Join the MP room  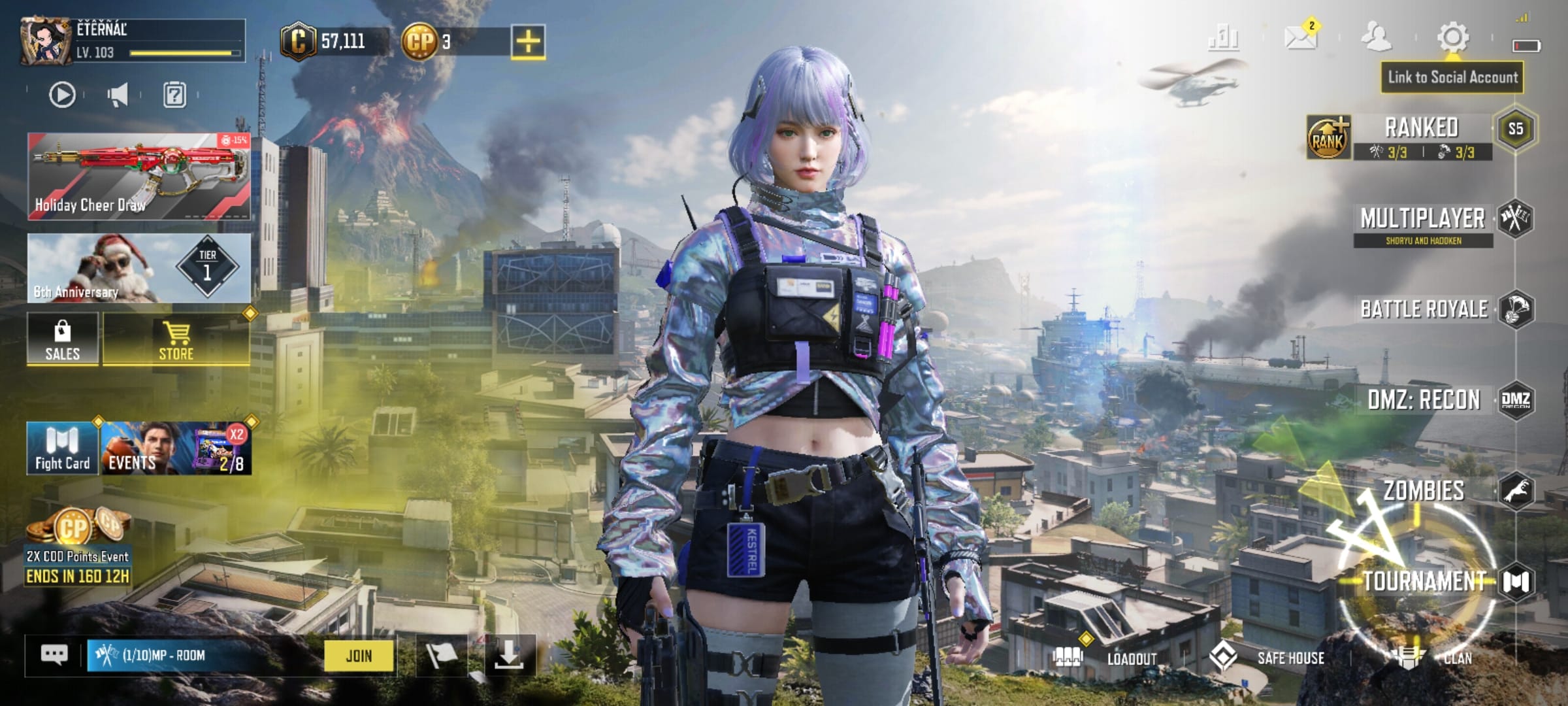[359, 656]
